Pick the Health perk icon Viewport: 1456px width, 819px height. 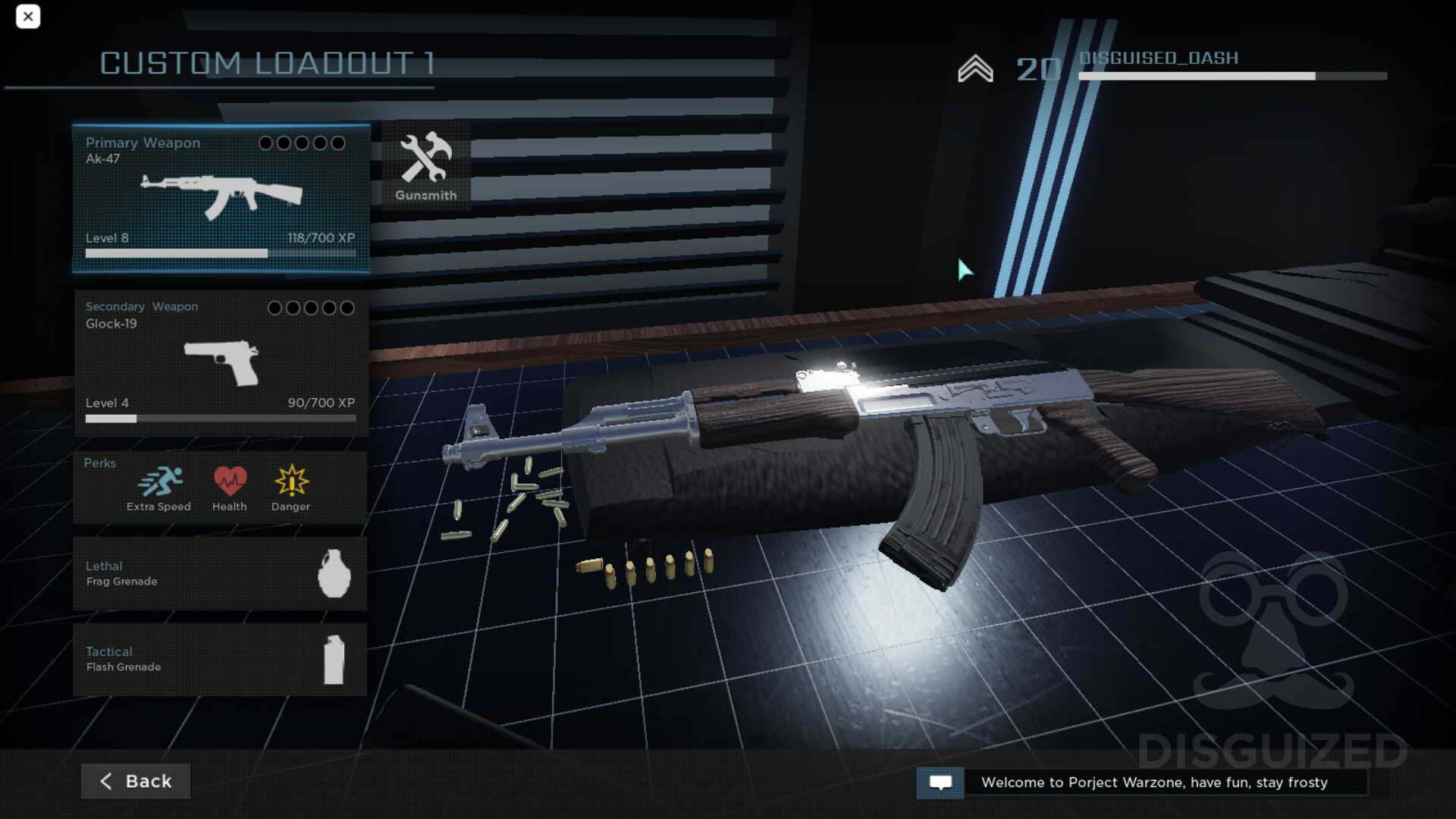click(x=230, y=488)
